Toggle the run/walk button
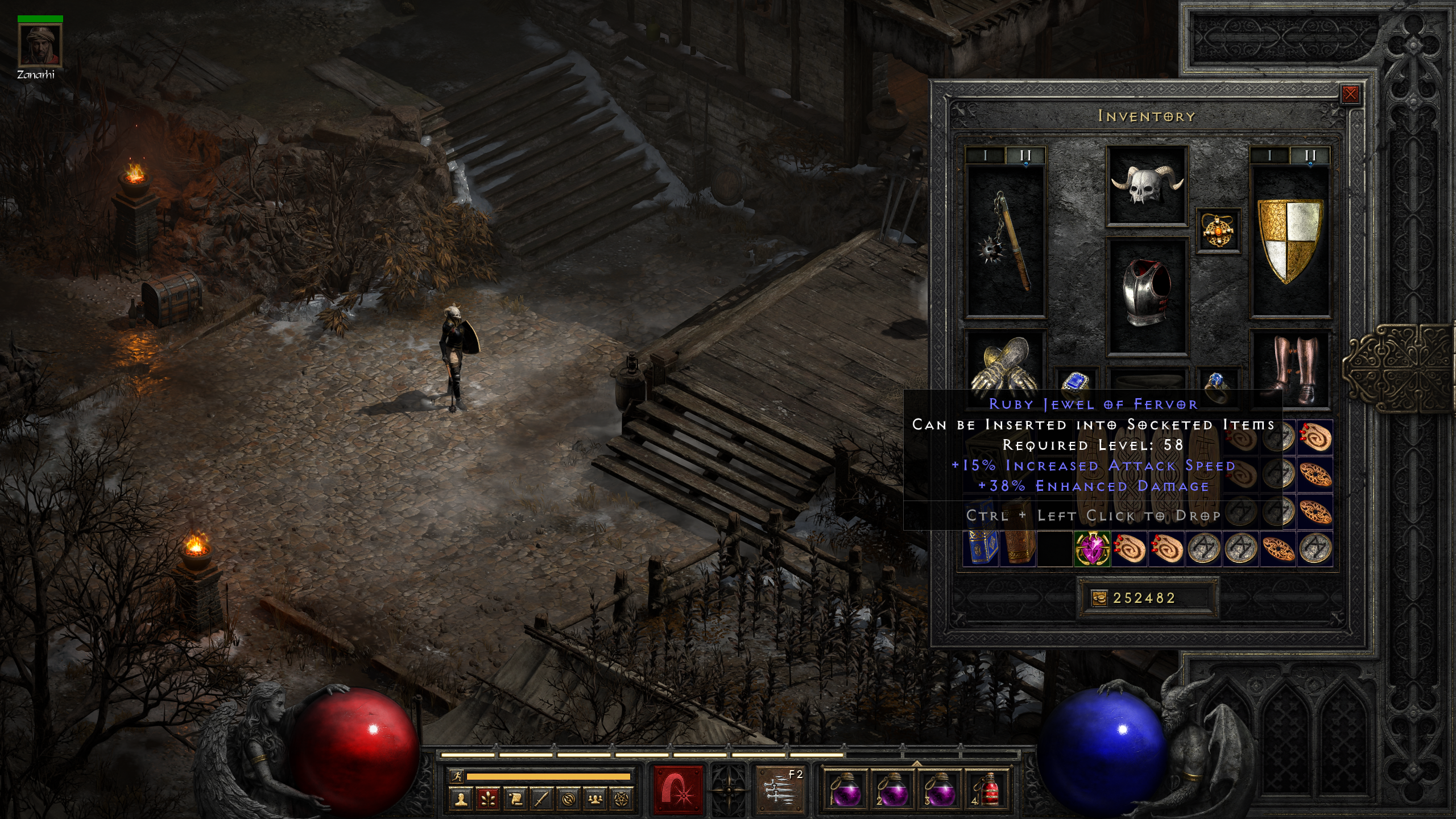 point(456,776)
